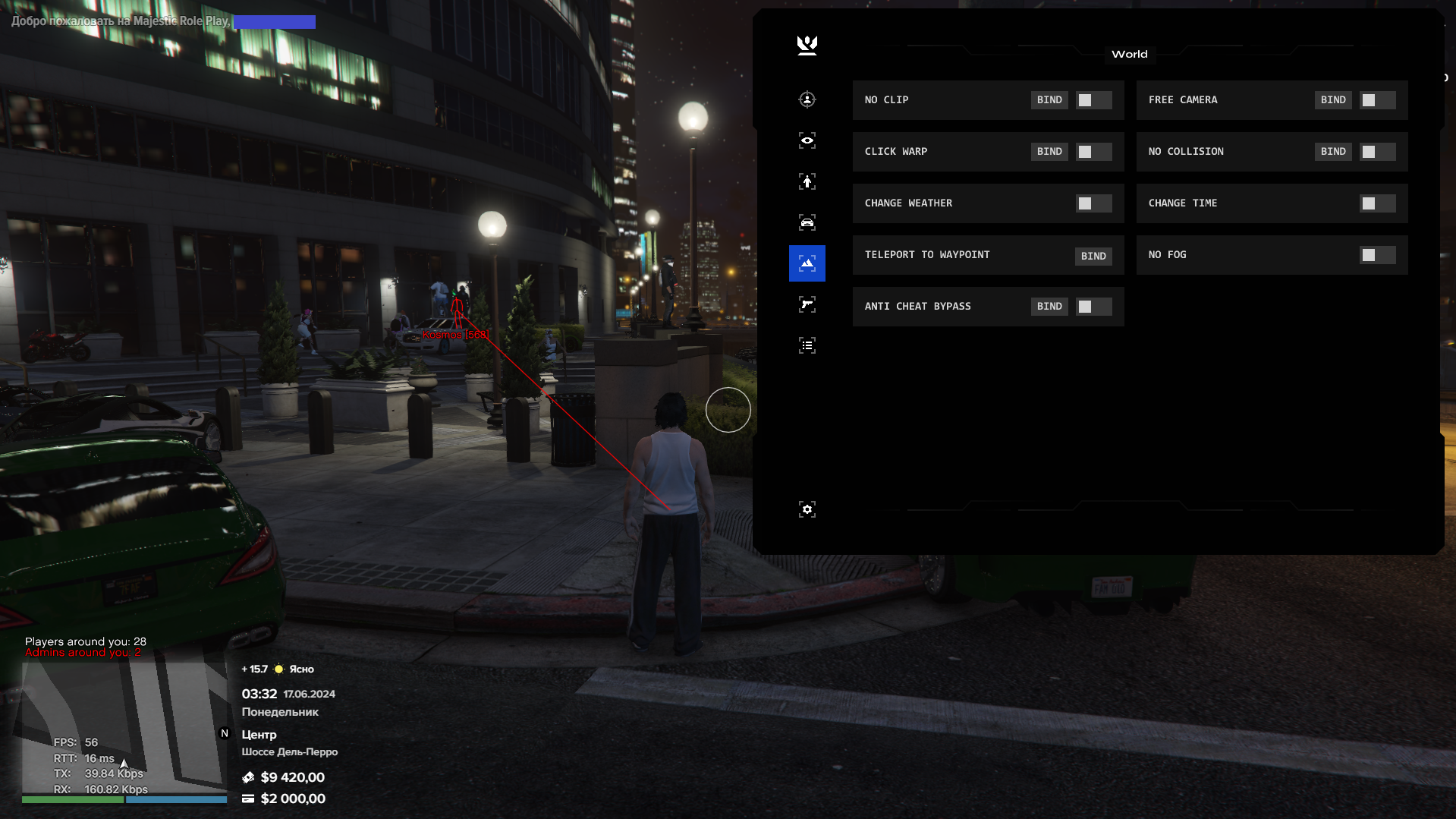Open the player target category tab

[x=807, y=99]
